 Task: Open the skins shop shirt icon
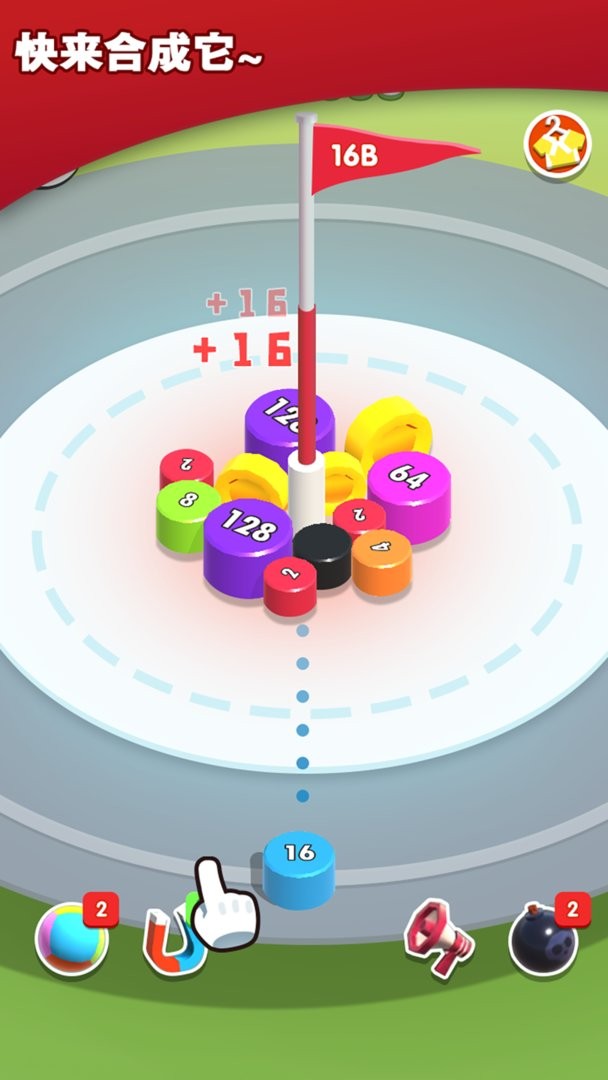[x=557, y=146]
